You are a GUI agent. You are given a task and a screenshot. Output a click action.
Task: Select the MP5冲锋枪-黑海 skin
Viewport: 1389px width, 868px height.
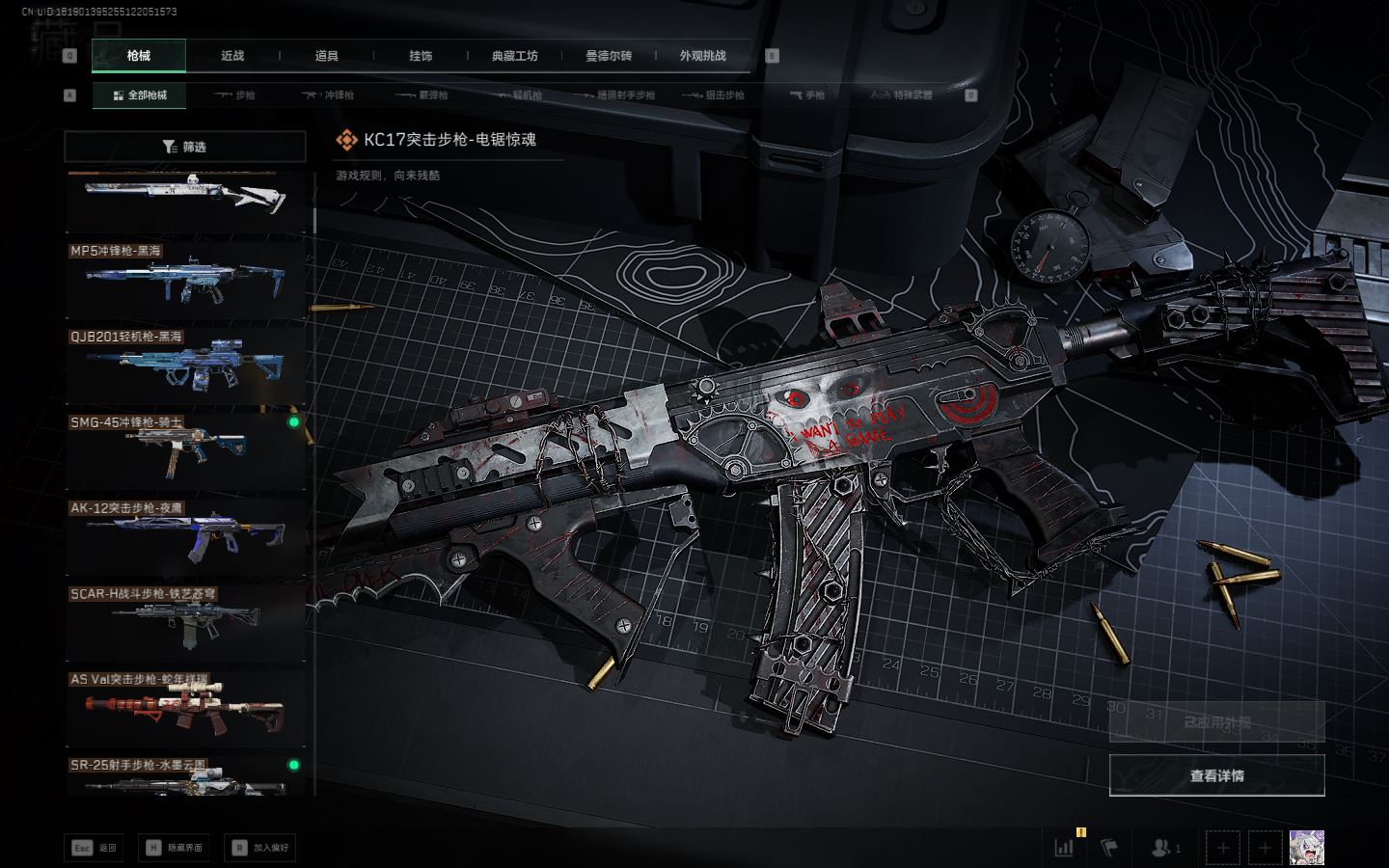pyautogui.click(x=185, y=279)
